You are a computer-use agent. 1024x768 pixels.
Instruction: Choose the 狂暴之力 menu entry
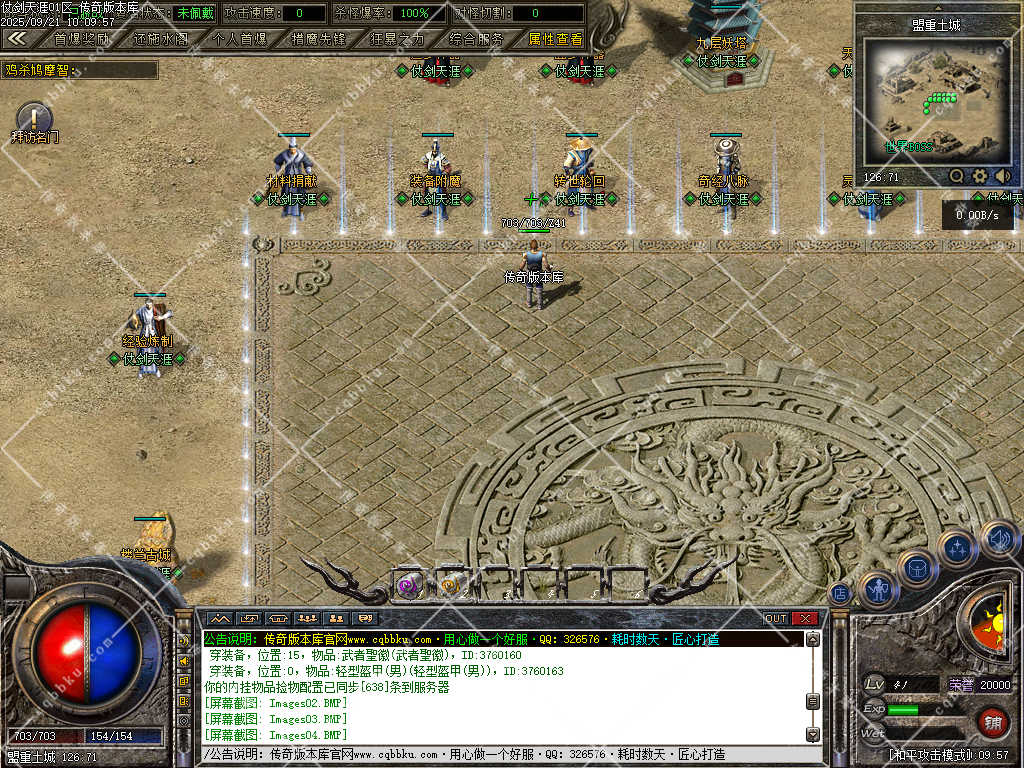point(396,39)
